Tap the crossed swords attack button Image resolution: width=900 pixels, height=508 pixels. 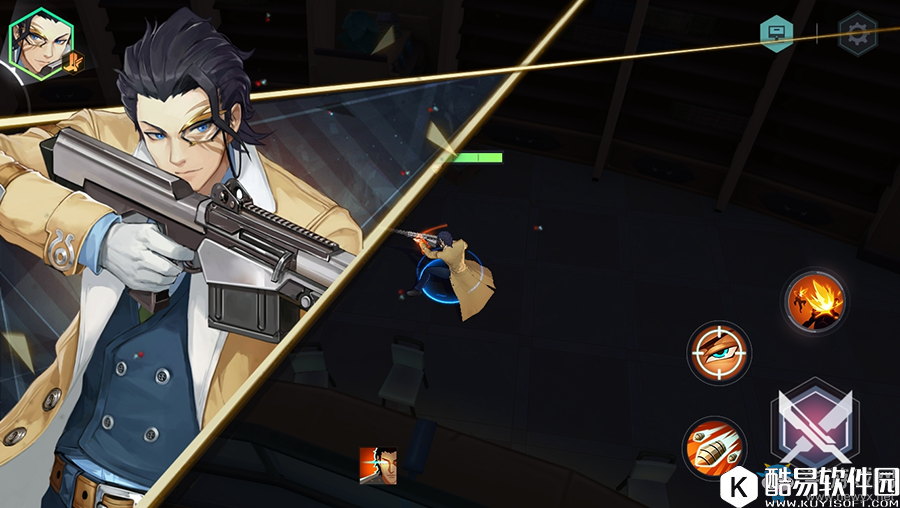click(814, 421)
